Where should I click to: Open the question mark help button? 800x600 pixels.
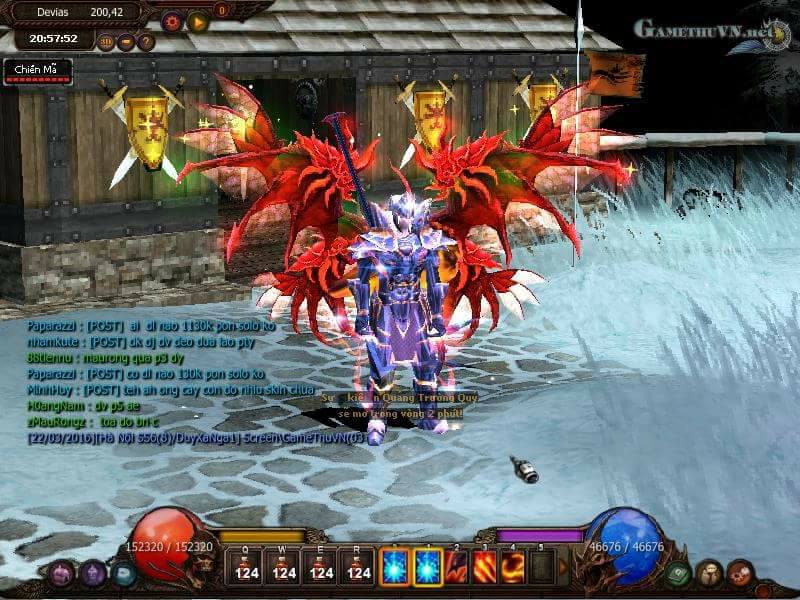point(146,42)
